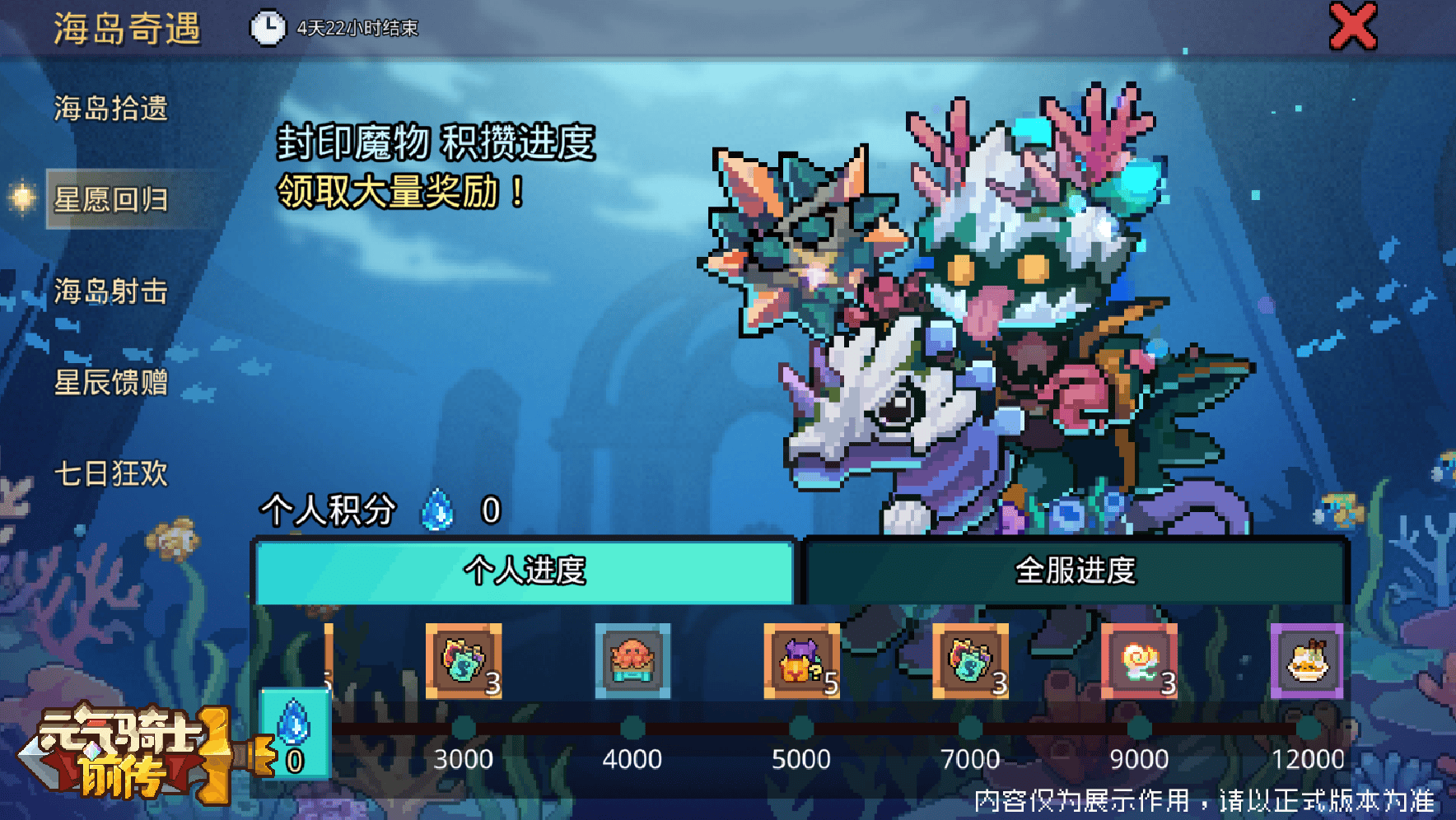Switch to the 全服进度 tab
This screenshot has height=820, width=1456.
coord(1079,569)
